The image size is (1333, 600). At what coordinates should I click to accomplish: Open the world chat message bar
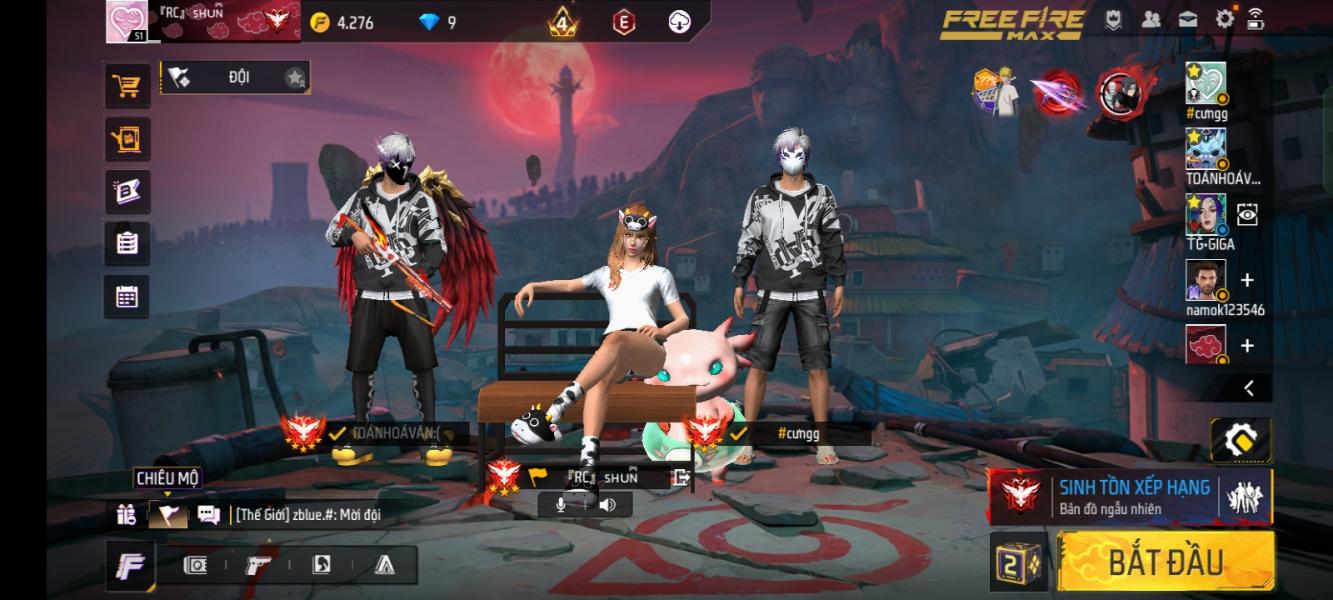pyautogui.click(x=310, y=515)
